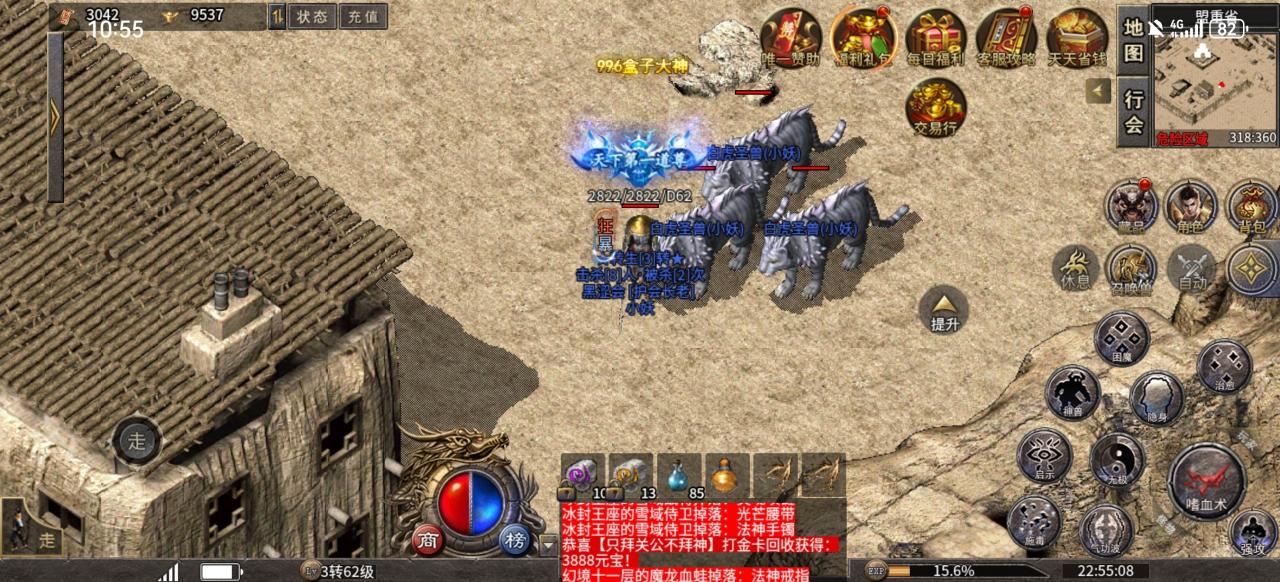1280x582 pixels.
Task: Open the 背包 bag inventory
Action: (1252, 207)
